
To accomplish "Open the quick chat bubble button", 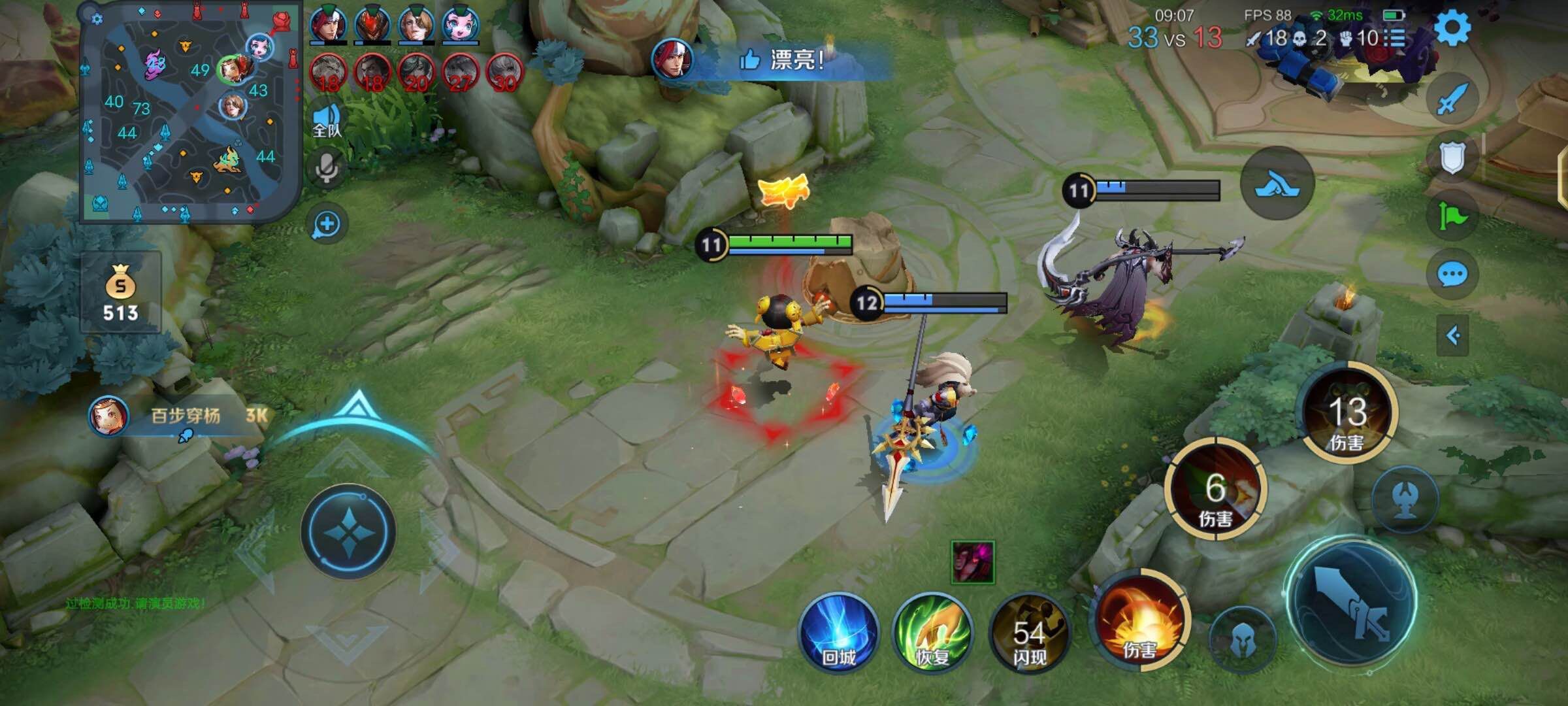I will [x=1452, y=275].
